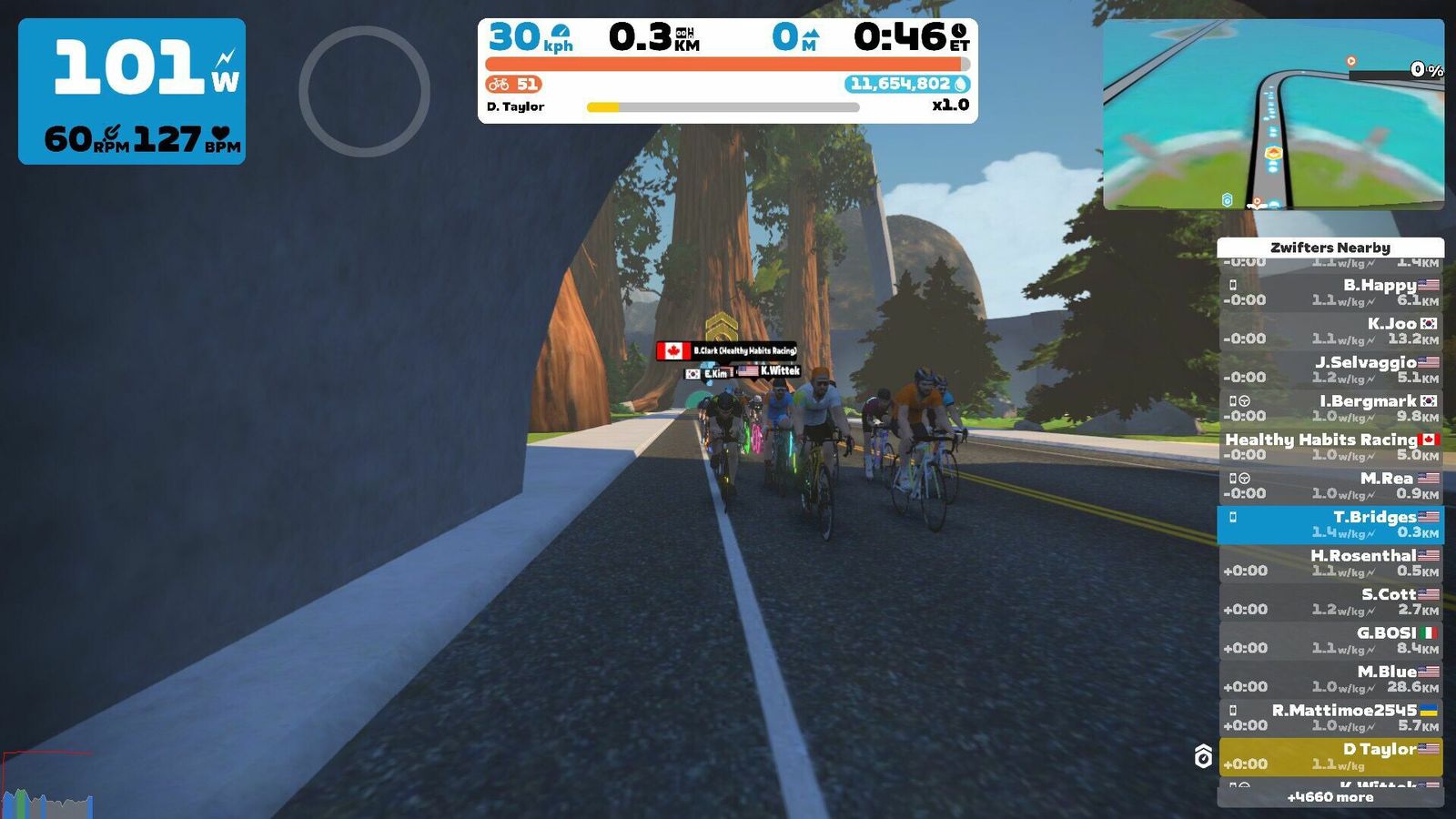Open the Healthy Habits Racing rider row
1456x819 pixels.
[x=1330, y=447]
